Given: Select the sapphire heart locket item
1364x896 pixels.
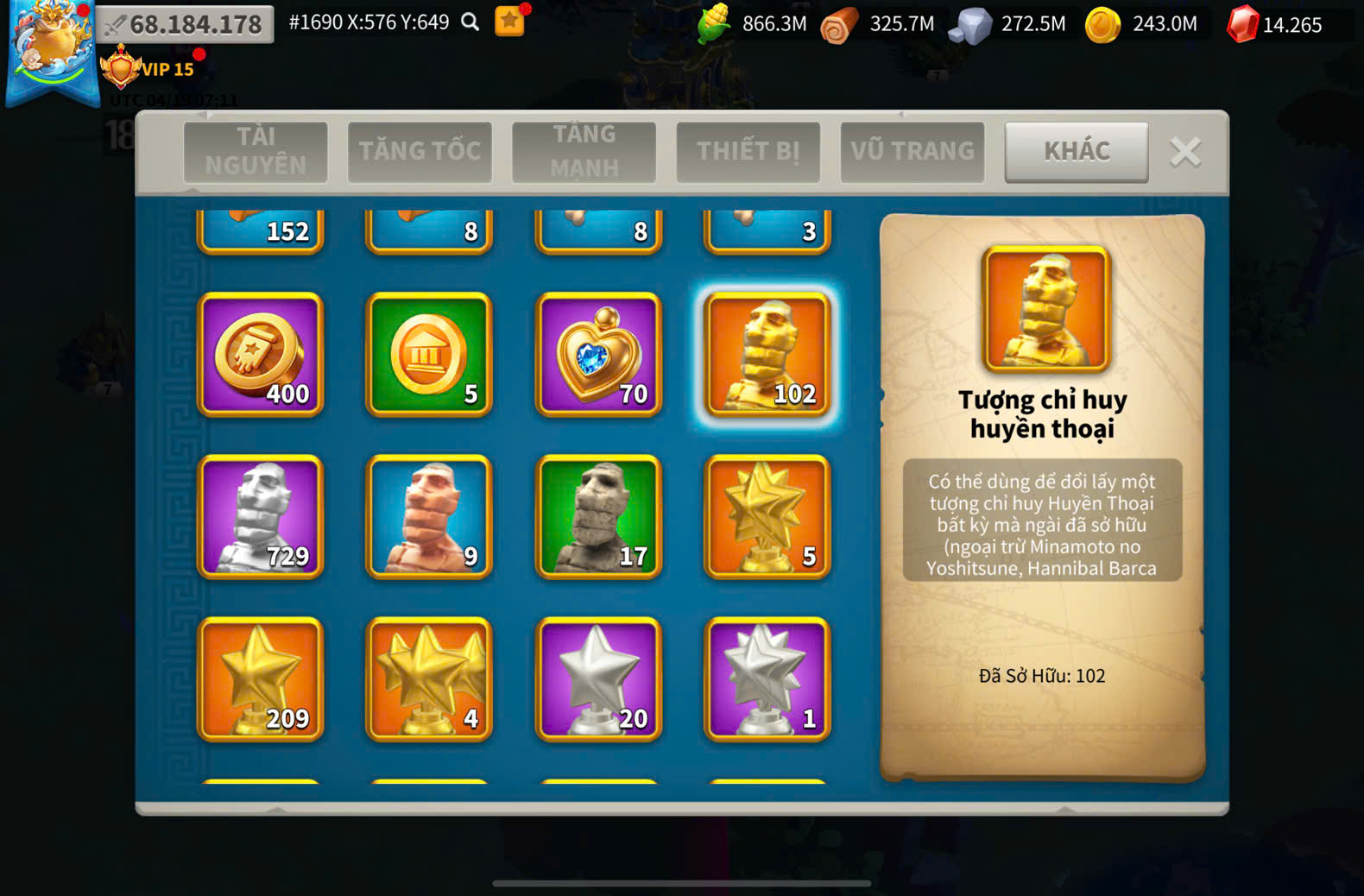Looking at the screenshot, I should point(598,354).
